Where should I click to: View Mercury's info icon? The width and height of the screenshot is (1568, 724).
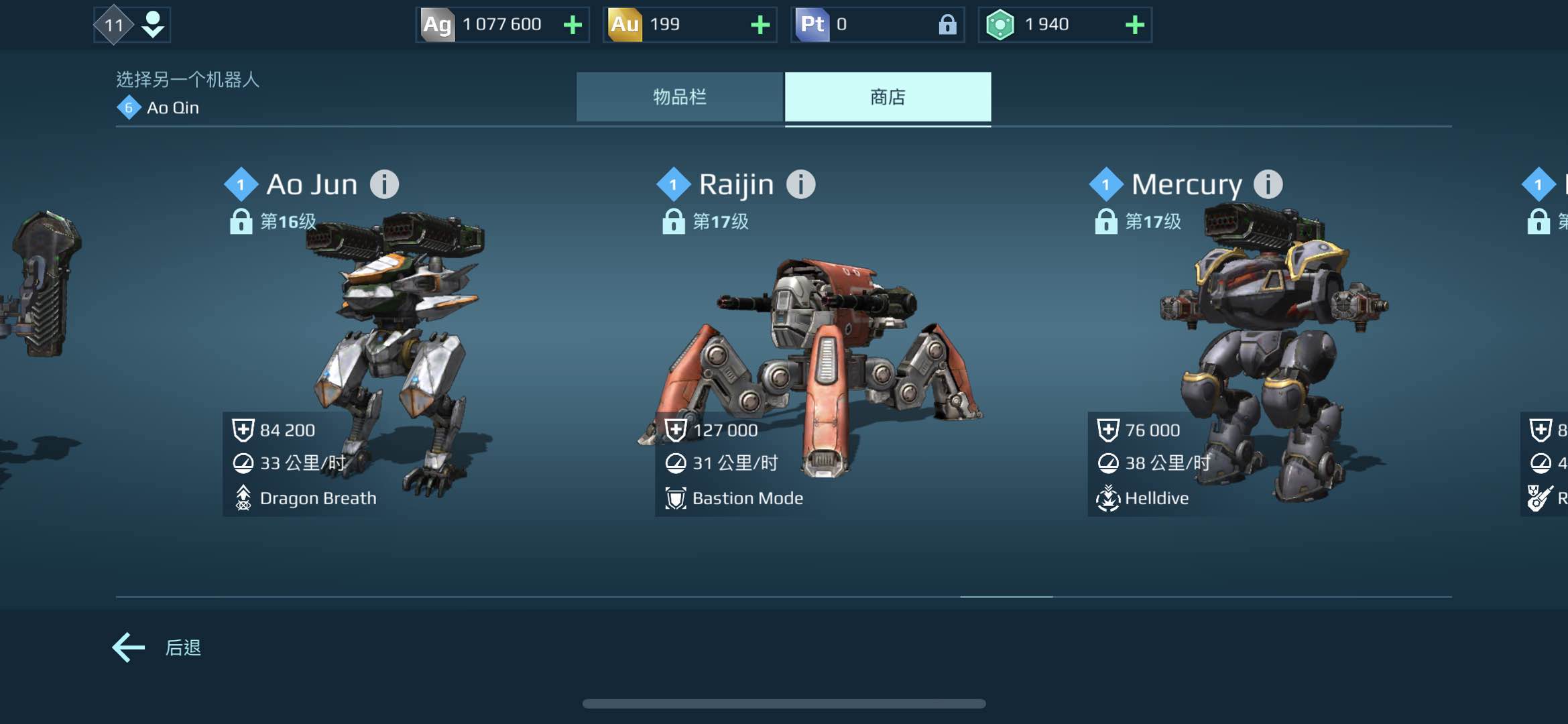(x=1268, y=184)
